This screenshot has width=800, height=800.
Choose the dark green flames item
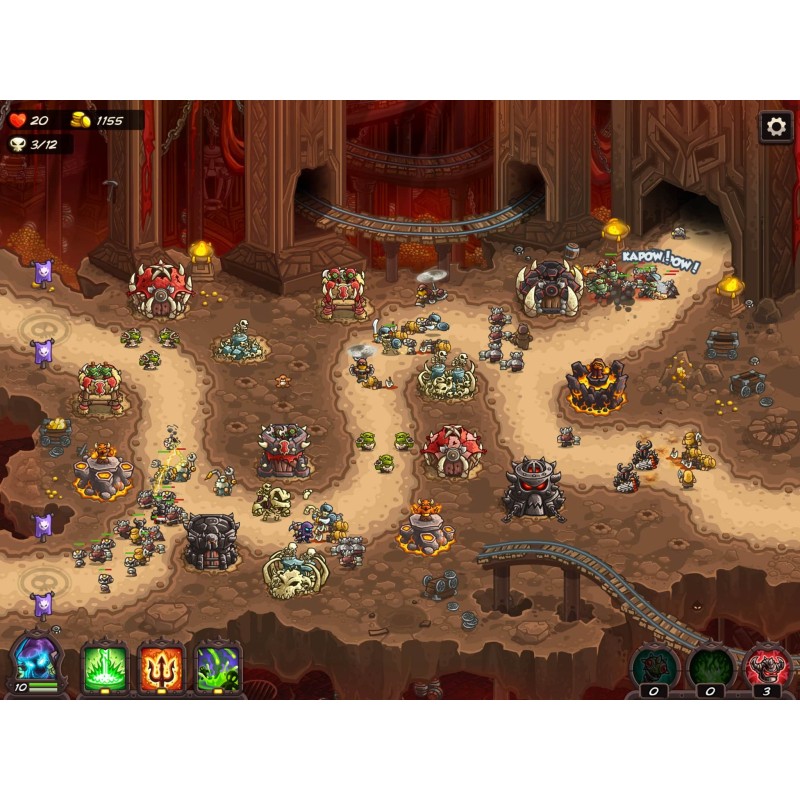click(x=711, y=665)
